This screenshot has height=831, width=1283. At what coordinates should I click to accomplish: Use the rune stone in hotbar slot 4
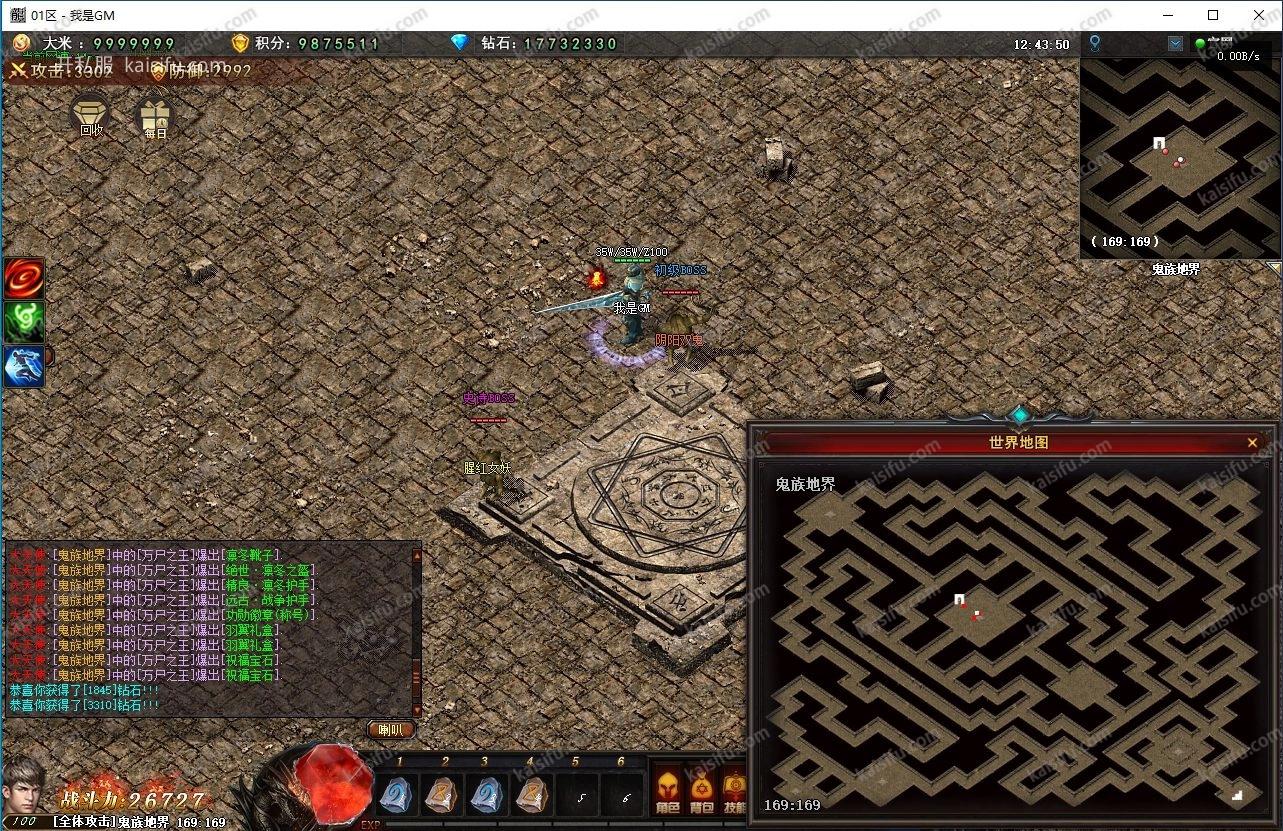[533, 795]
